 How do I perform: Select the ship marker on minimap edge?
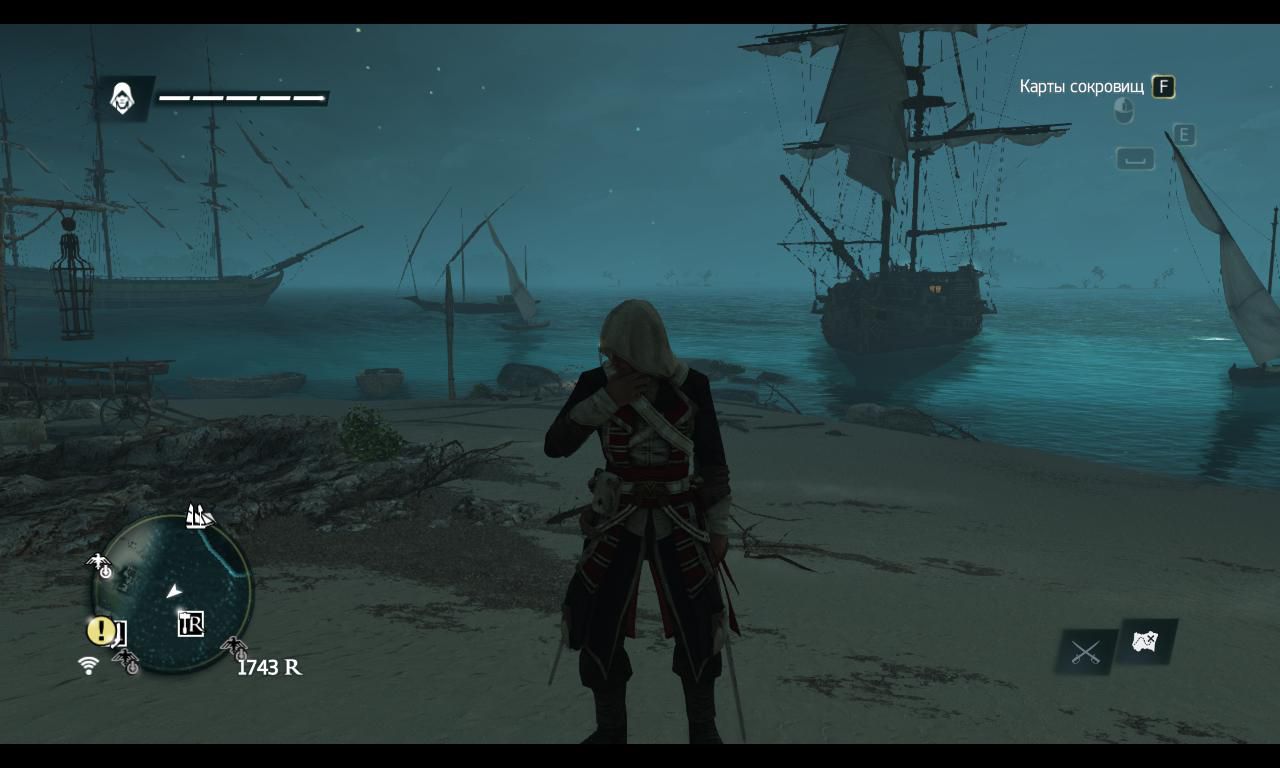[199, 516]
